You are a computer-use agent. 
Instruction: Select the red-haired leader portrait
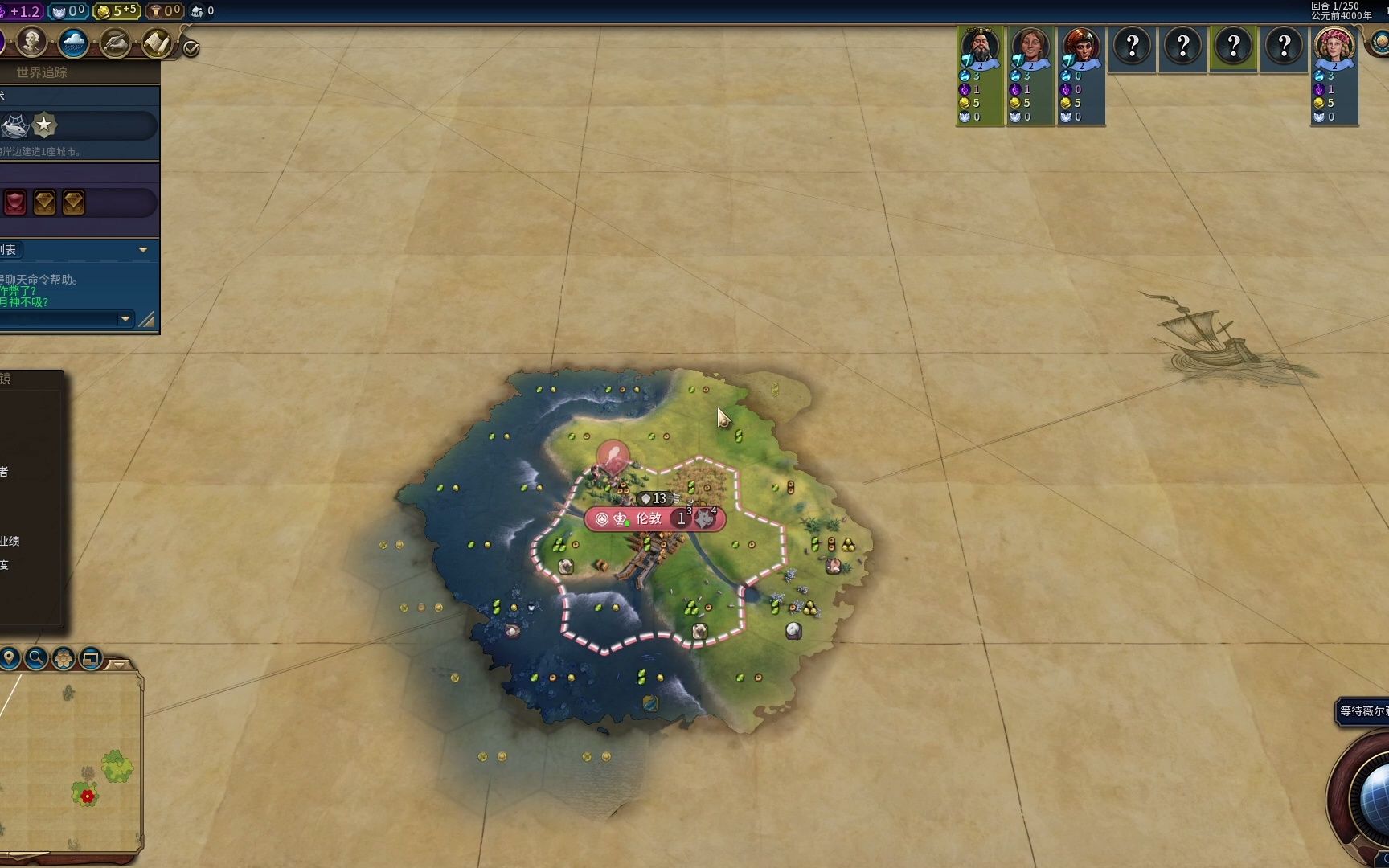1081,47
